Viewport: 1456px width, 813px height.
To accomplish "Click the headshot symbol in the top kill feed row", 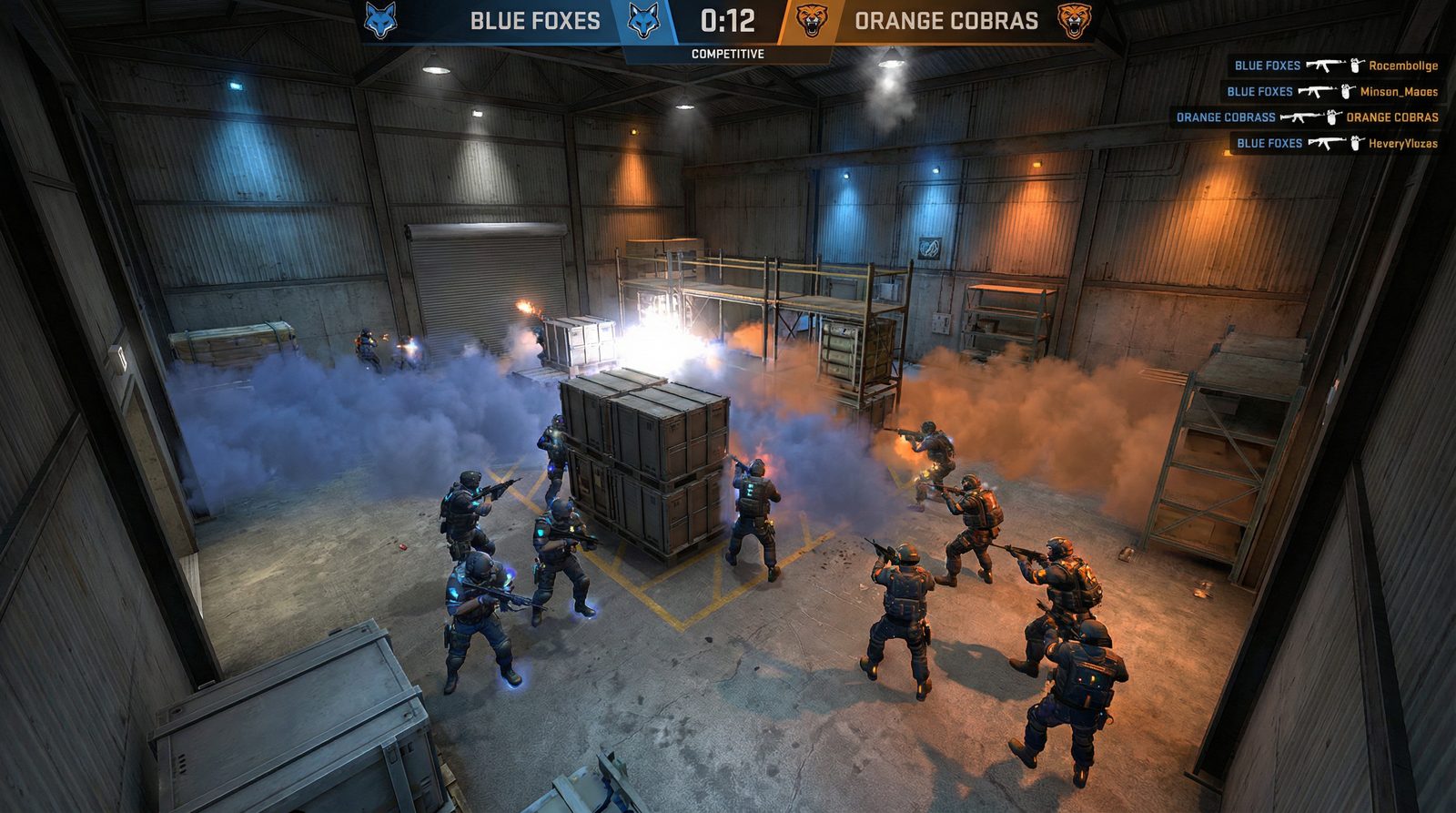I will click(x=1354, y=66).
